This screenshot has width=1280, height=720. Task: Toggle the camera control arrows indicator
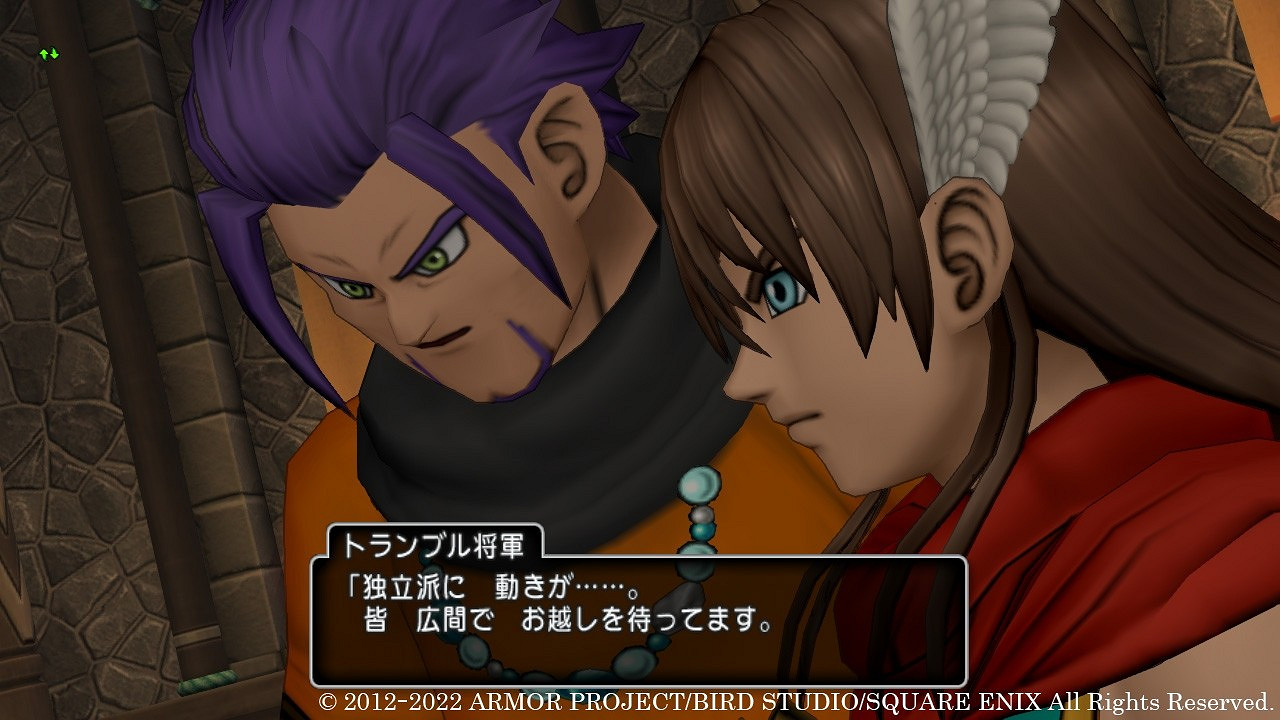(x=48, y=53)
